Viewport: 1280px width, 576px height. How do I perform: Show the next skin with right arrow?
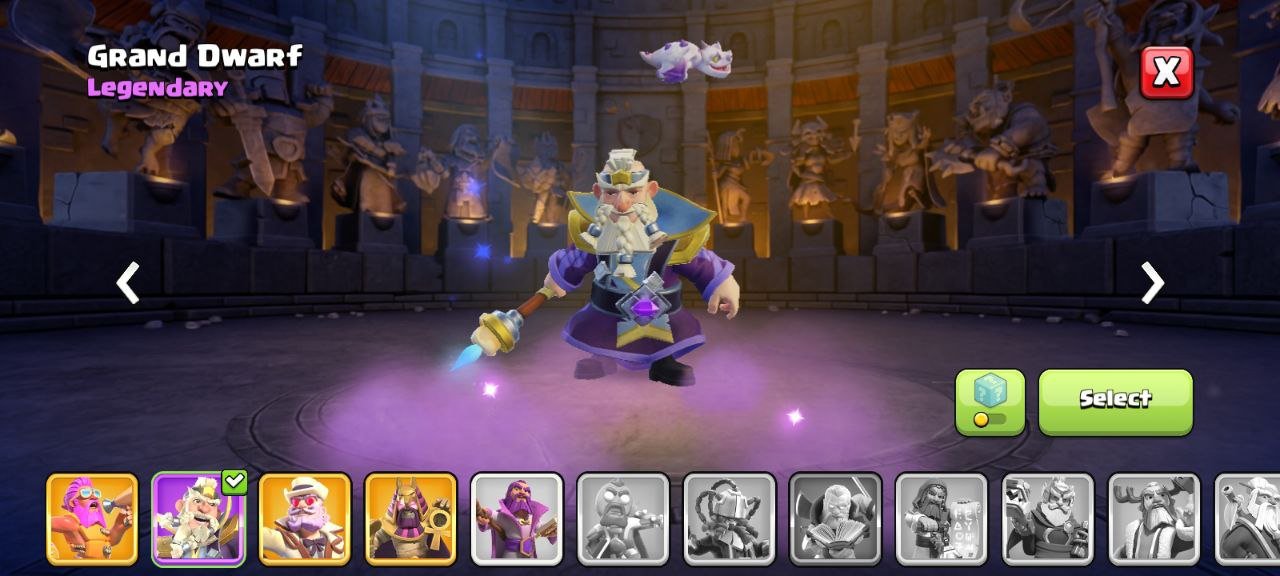click(1152, 283)
